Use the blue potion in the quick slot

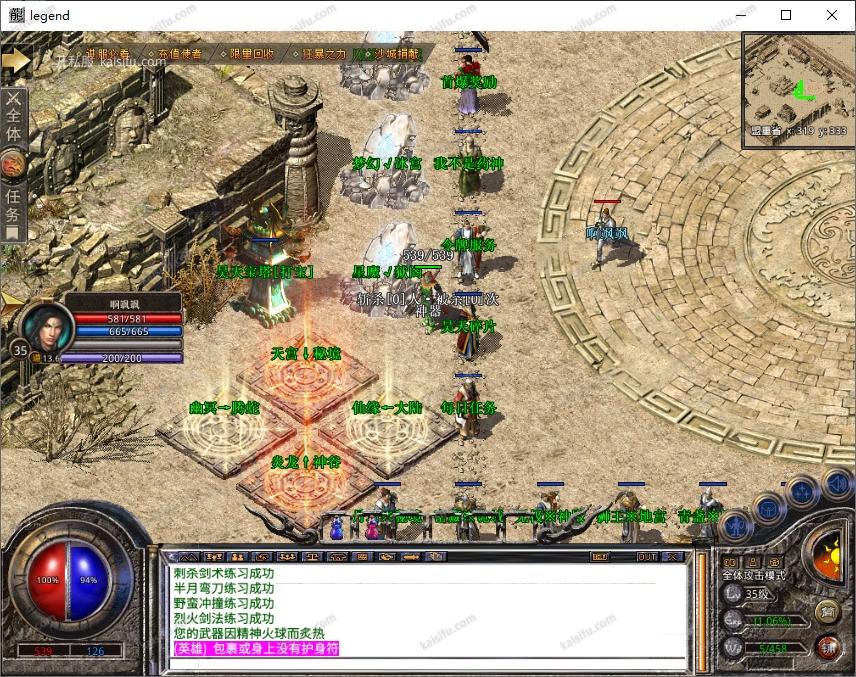click(338, 528)
